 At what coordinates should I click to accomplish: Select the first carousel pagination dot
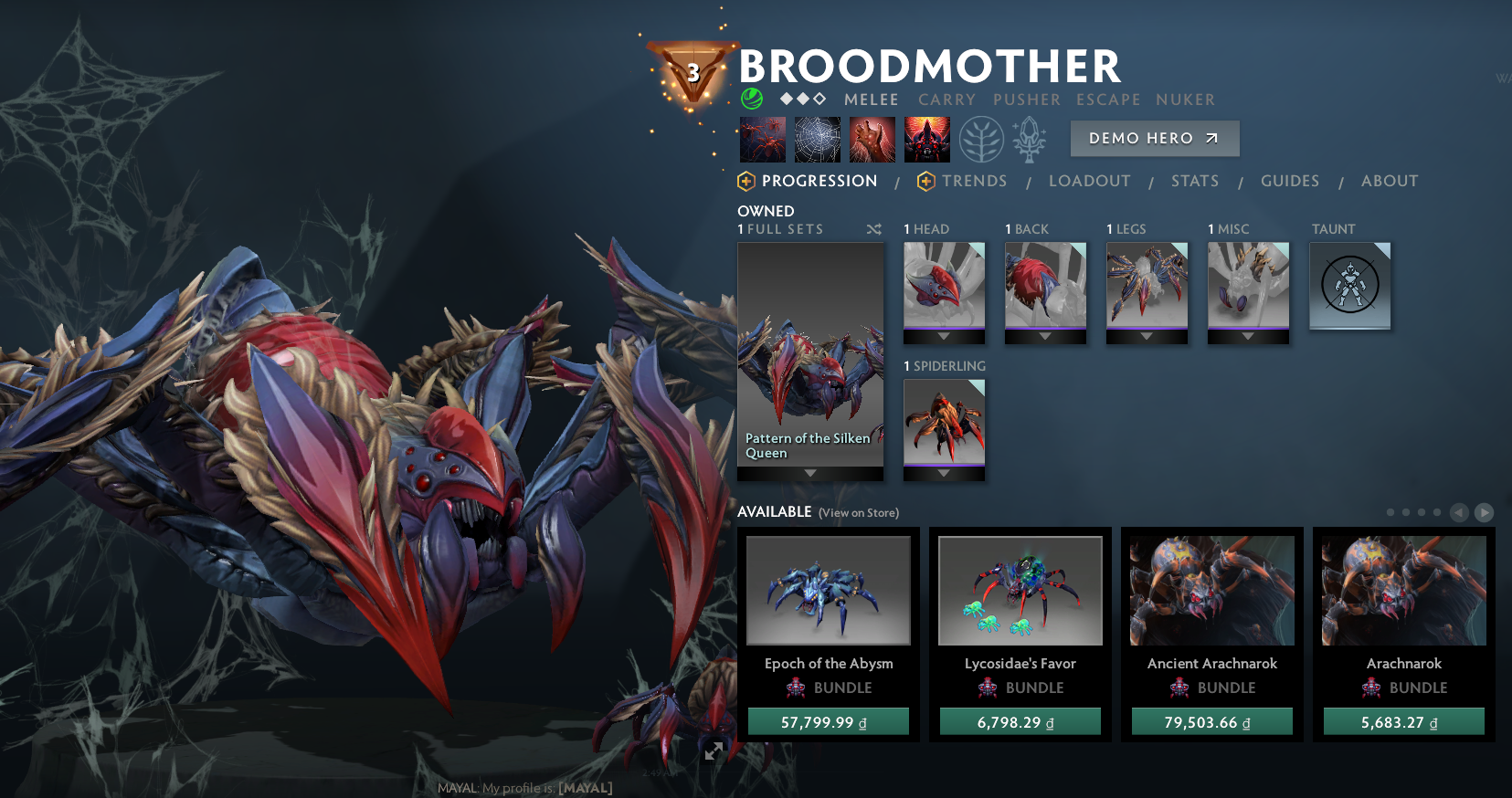click(1390, 513)
